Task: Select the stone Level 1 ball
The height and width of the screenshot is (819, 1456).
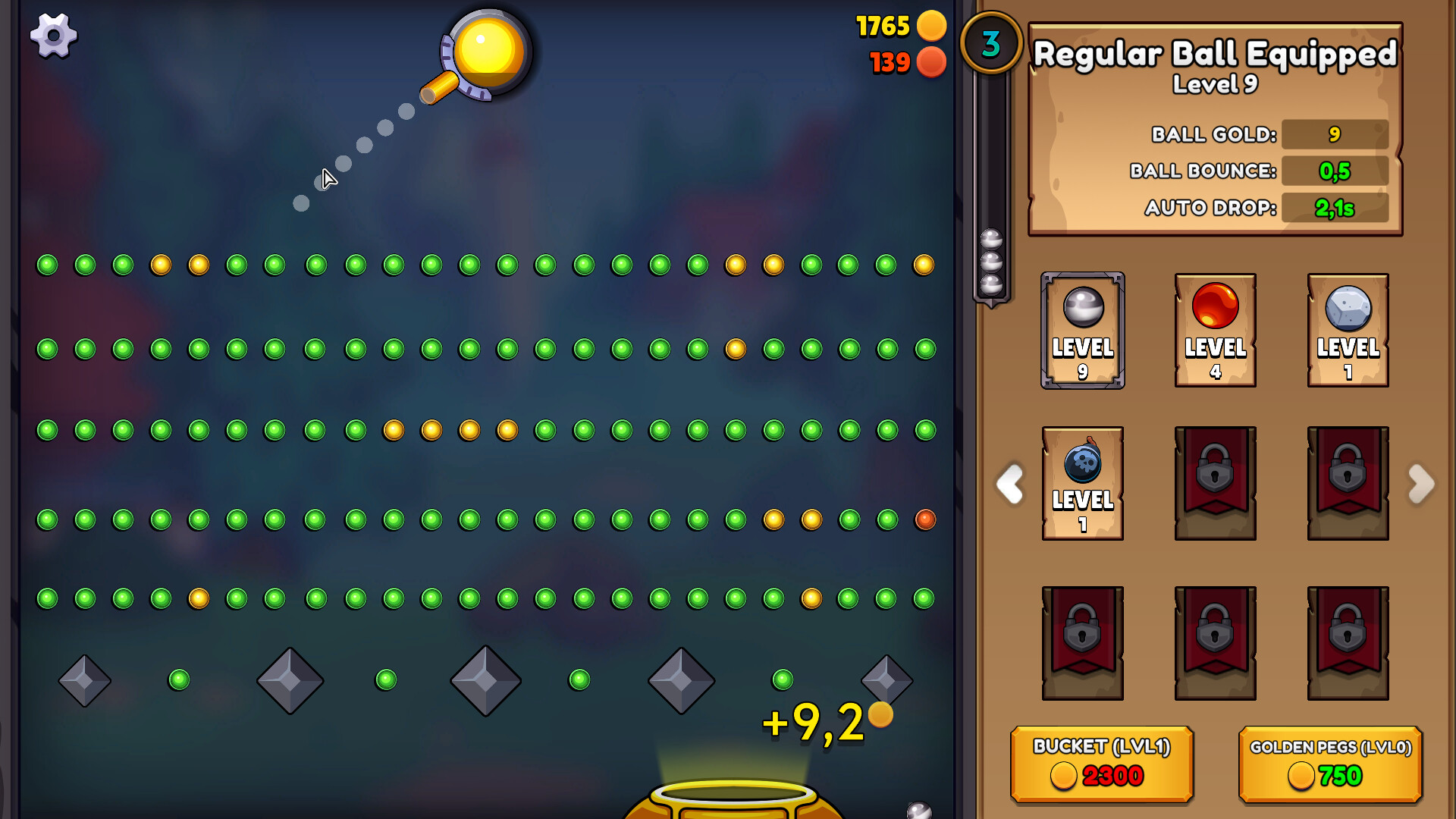Action: point(1348,331)
